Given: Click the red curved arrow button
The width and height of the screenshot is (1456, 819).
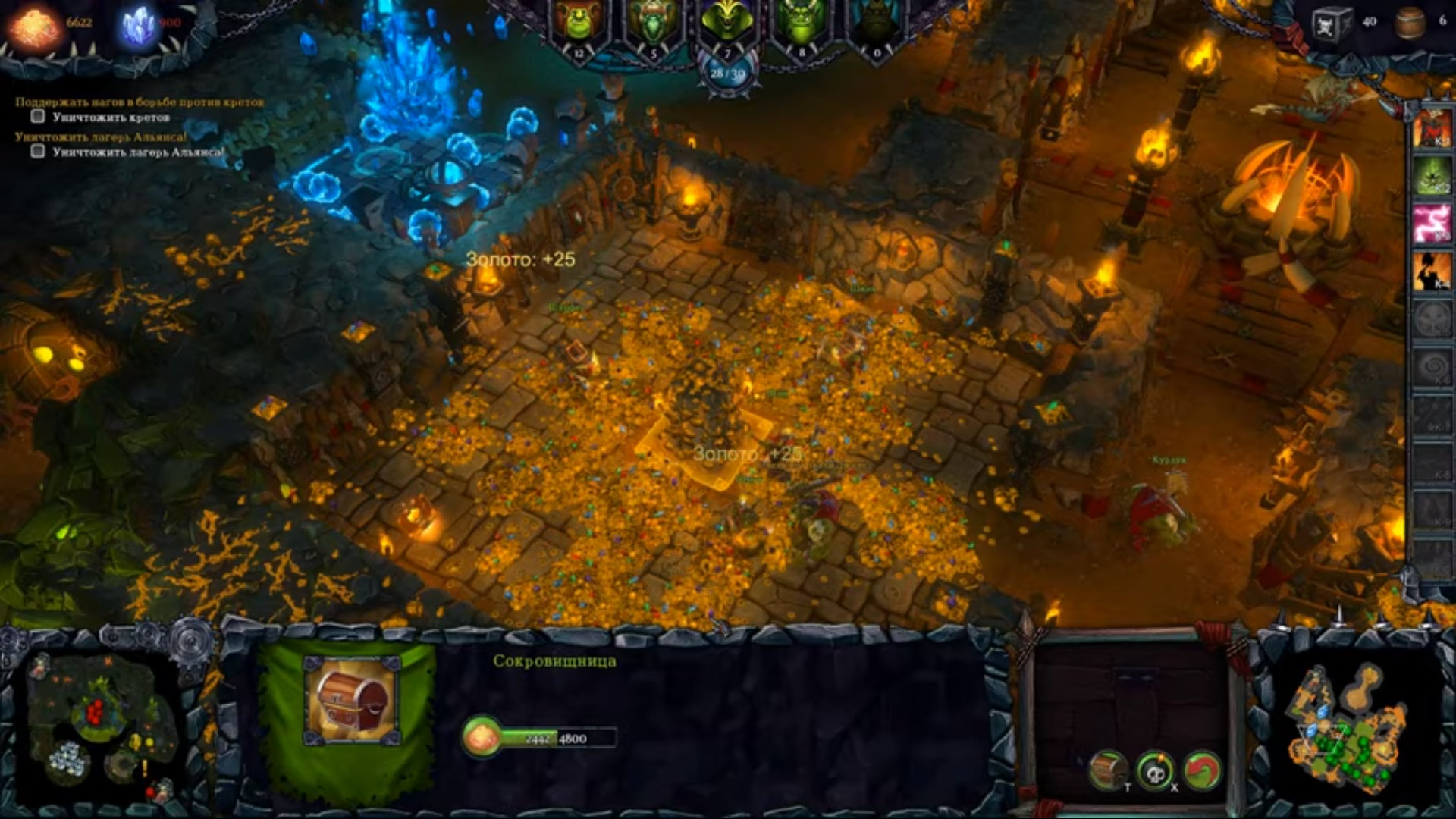Looking at the screenshot, I should tap(1202, 771).
